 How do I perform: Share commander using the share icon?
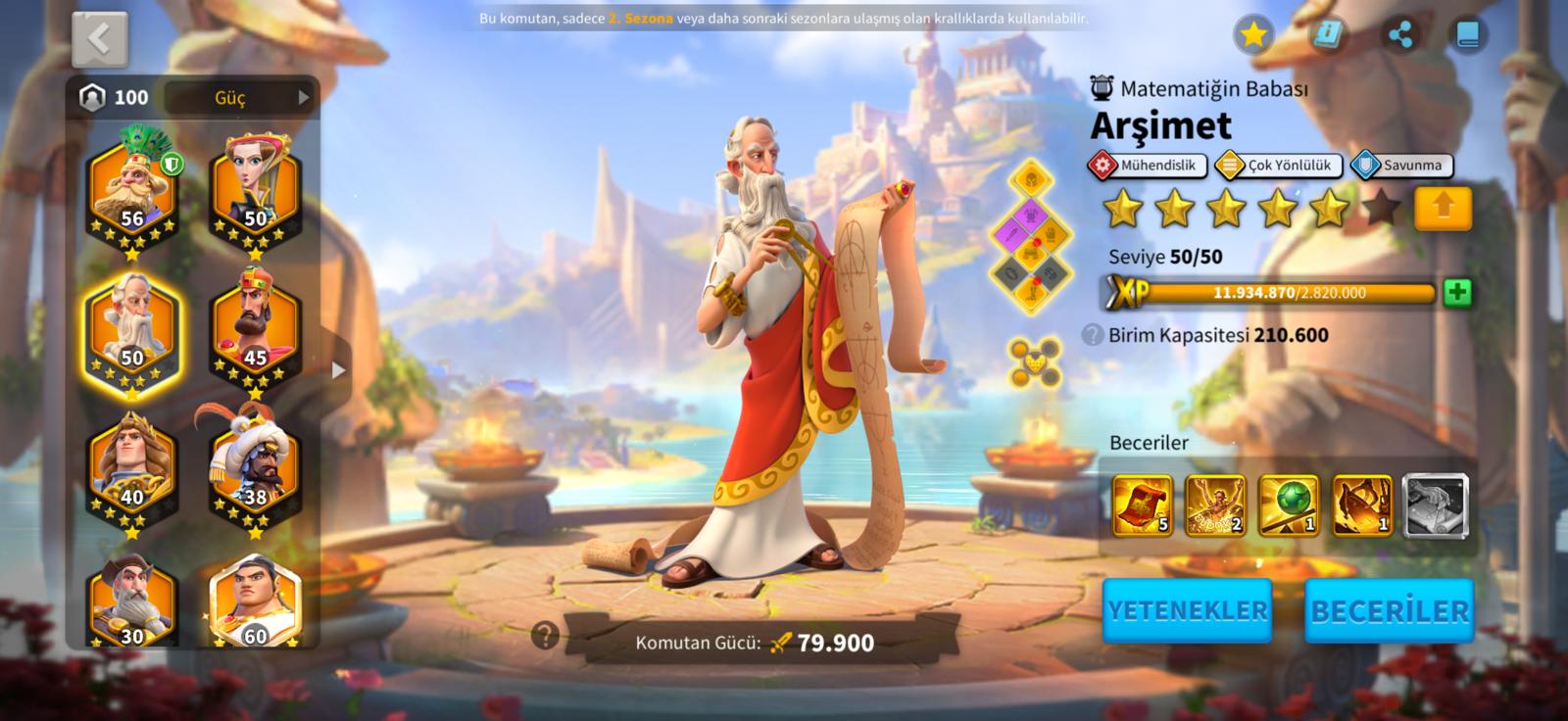click(1401, 35)
